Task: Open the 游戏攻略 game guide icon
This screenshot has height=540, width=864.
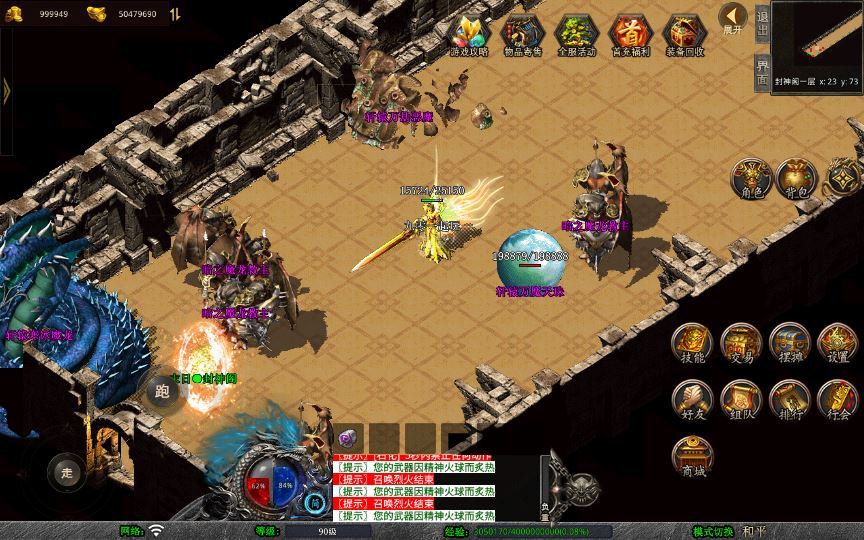Action: tap(467, 36)
